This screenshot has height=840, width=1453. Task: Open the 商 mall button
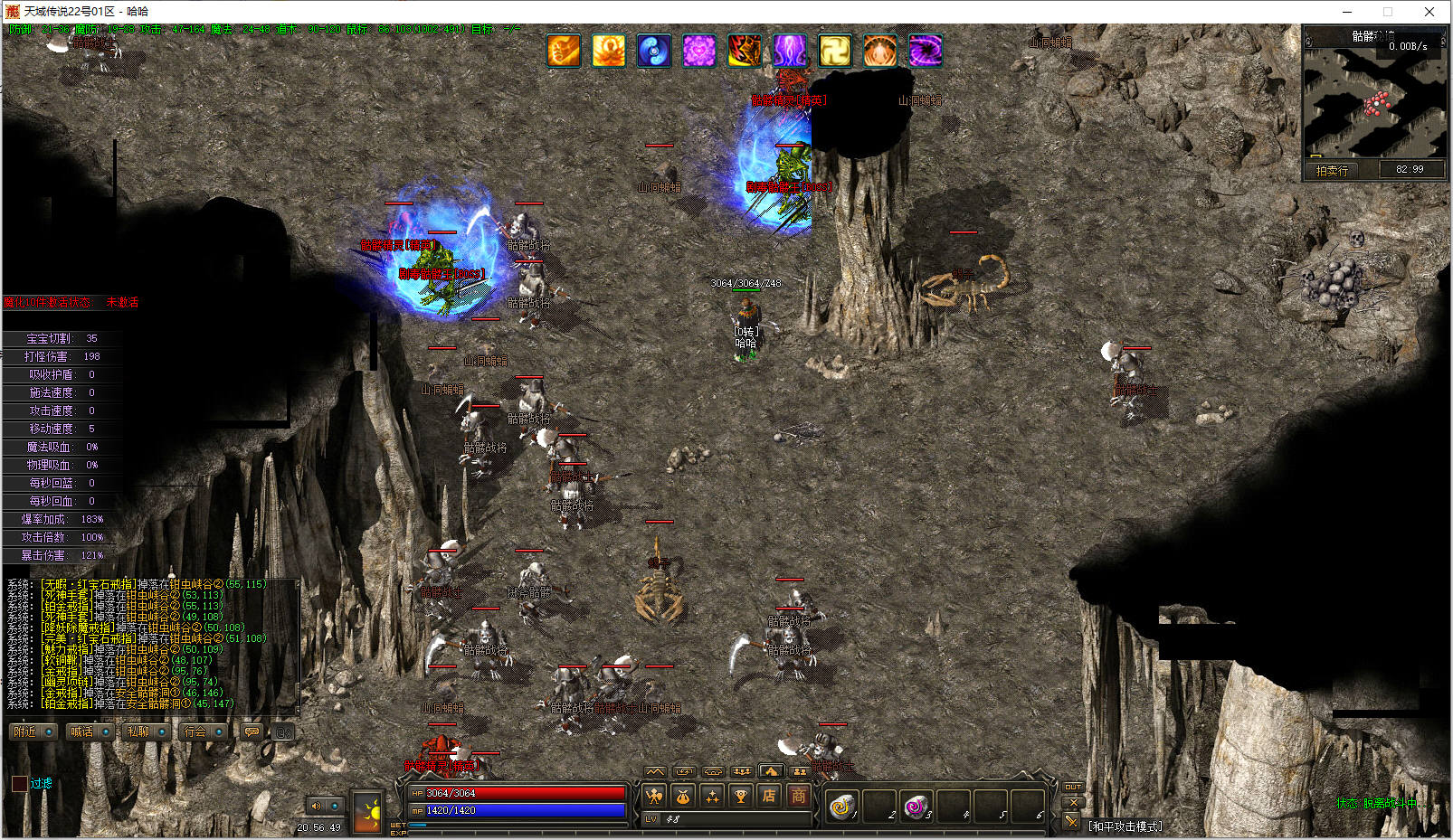click(798, 797)
